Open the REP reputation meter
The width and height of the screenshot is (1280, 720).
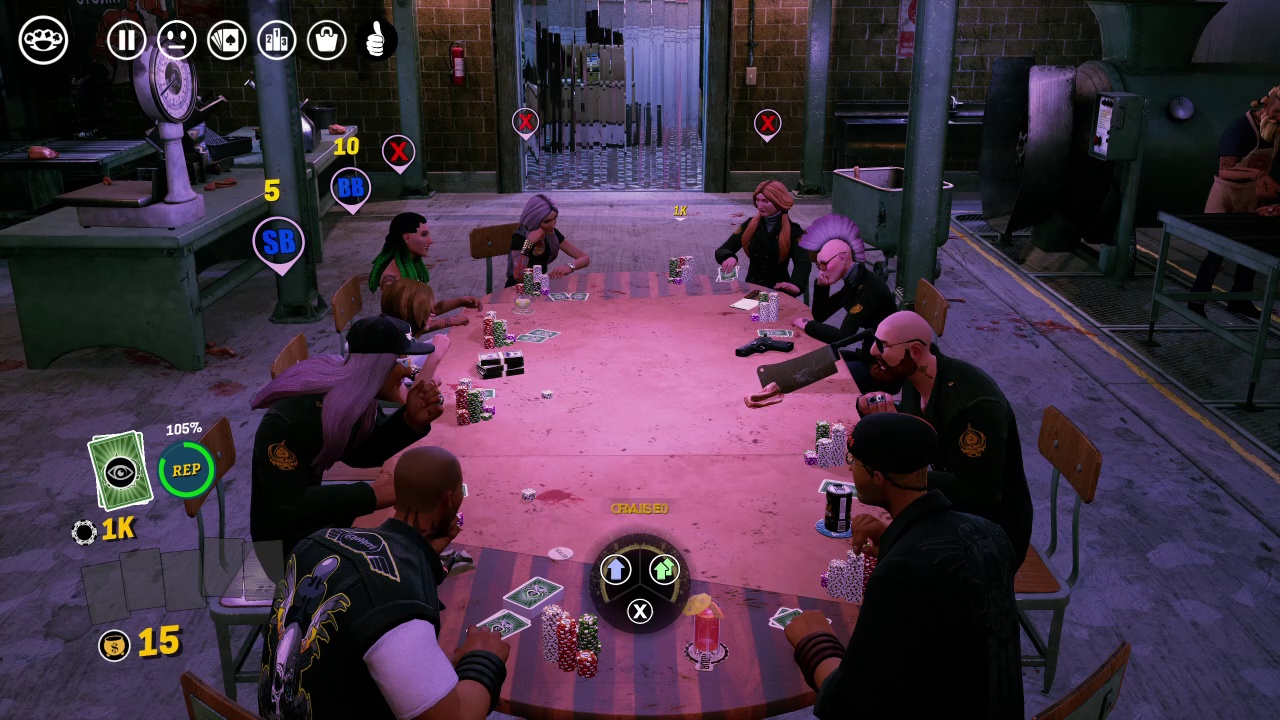click(186, 470)
